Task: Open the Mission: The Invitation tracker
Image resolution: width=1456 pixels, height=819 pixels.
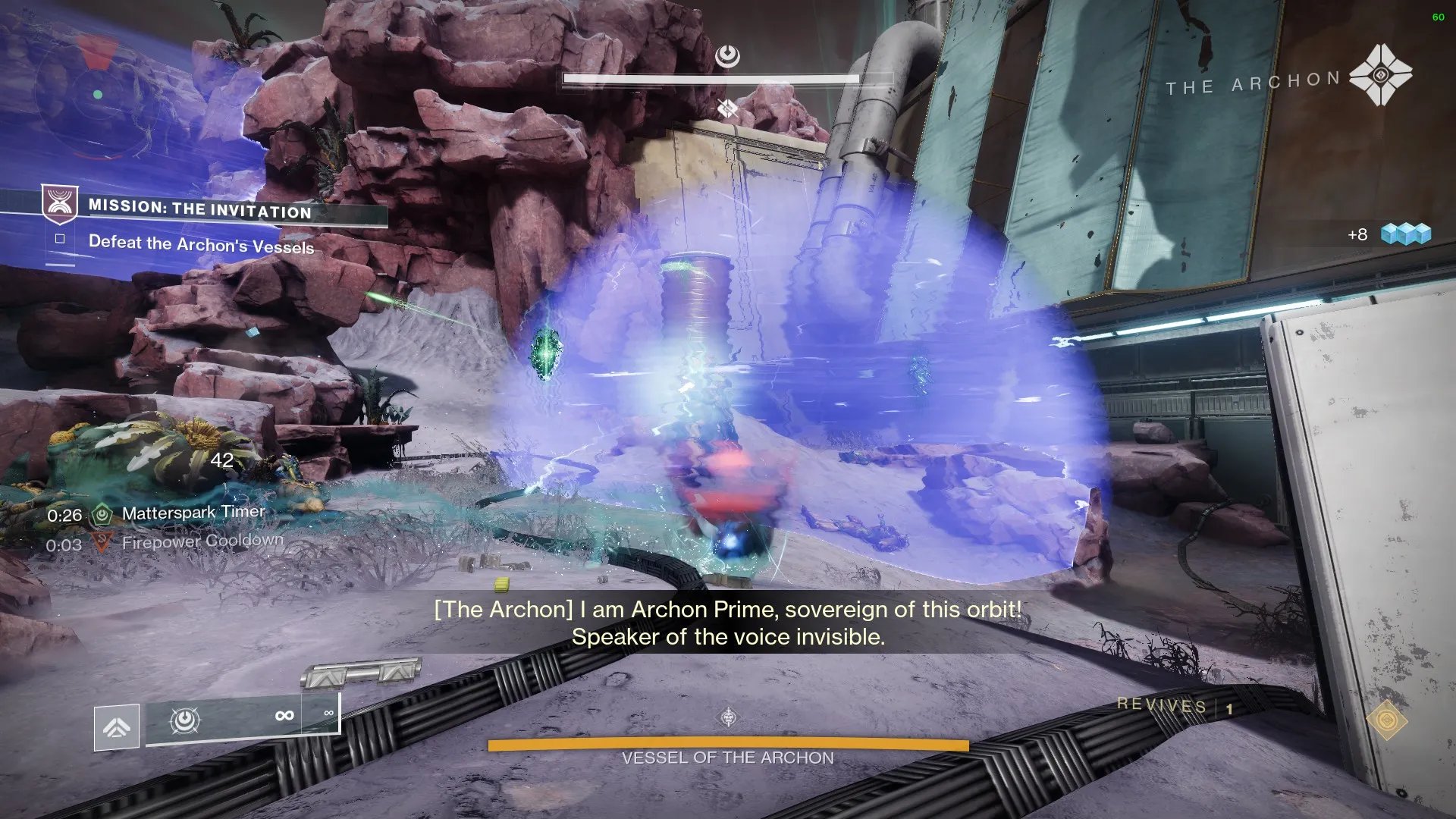Action: point(200,209)
